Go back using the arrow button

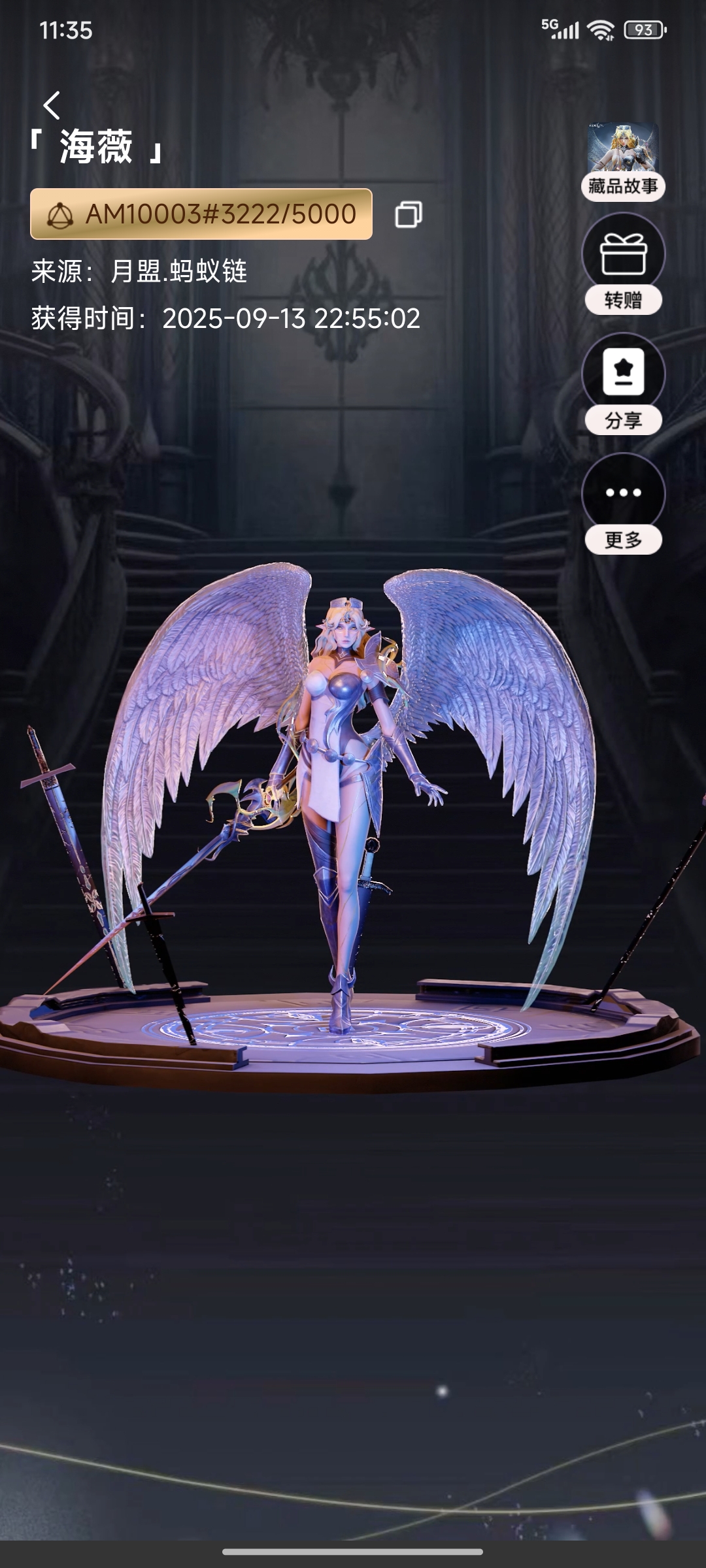pos(52,105)
